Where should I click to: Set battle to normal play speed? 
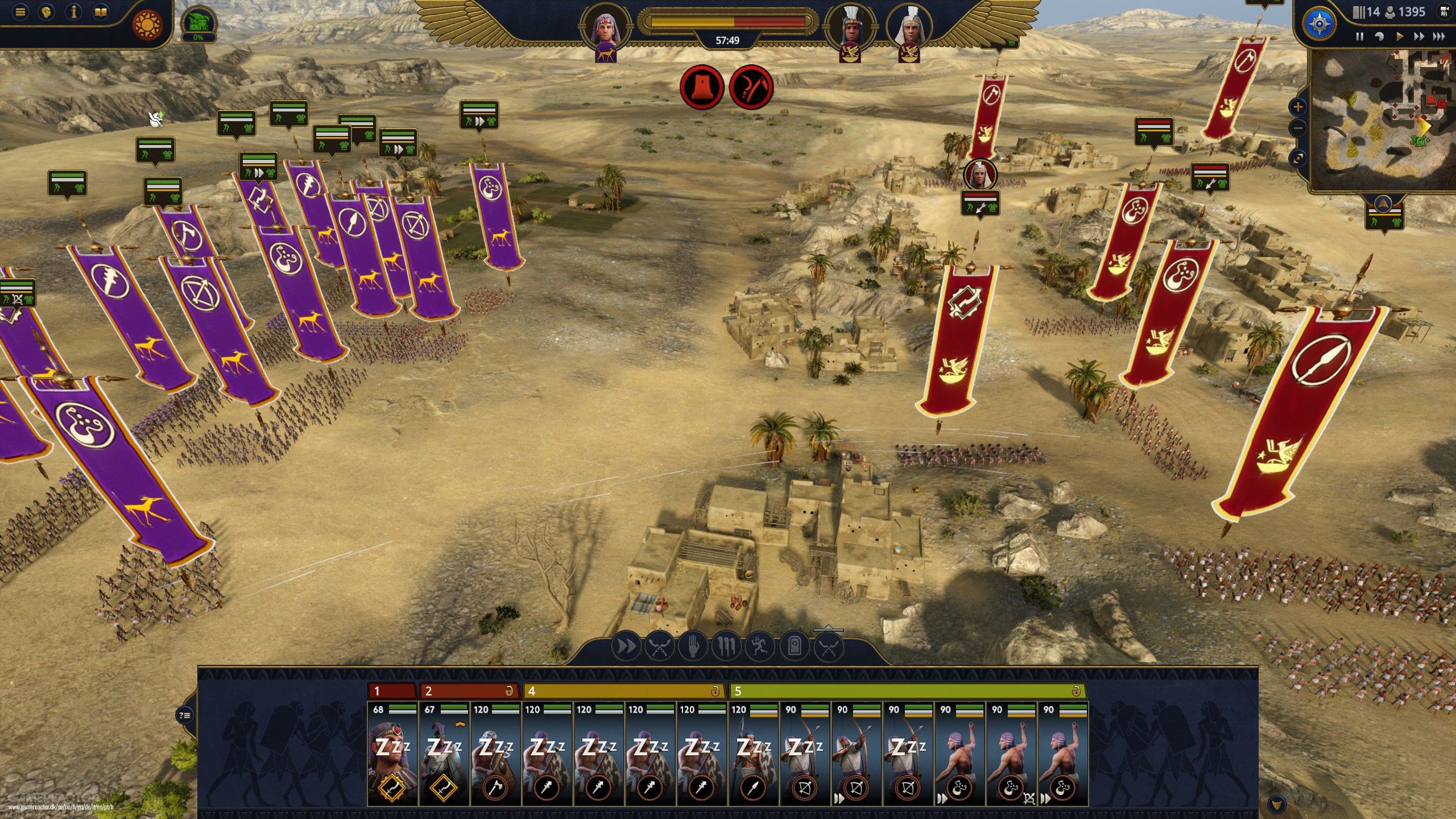pyautogui.click(x=1400, y=36)
